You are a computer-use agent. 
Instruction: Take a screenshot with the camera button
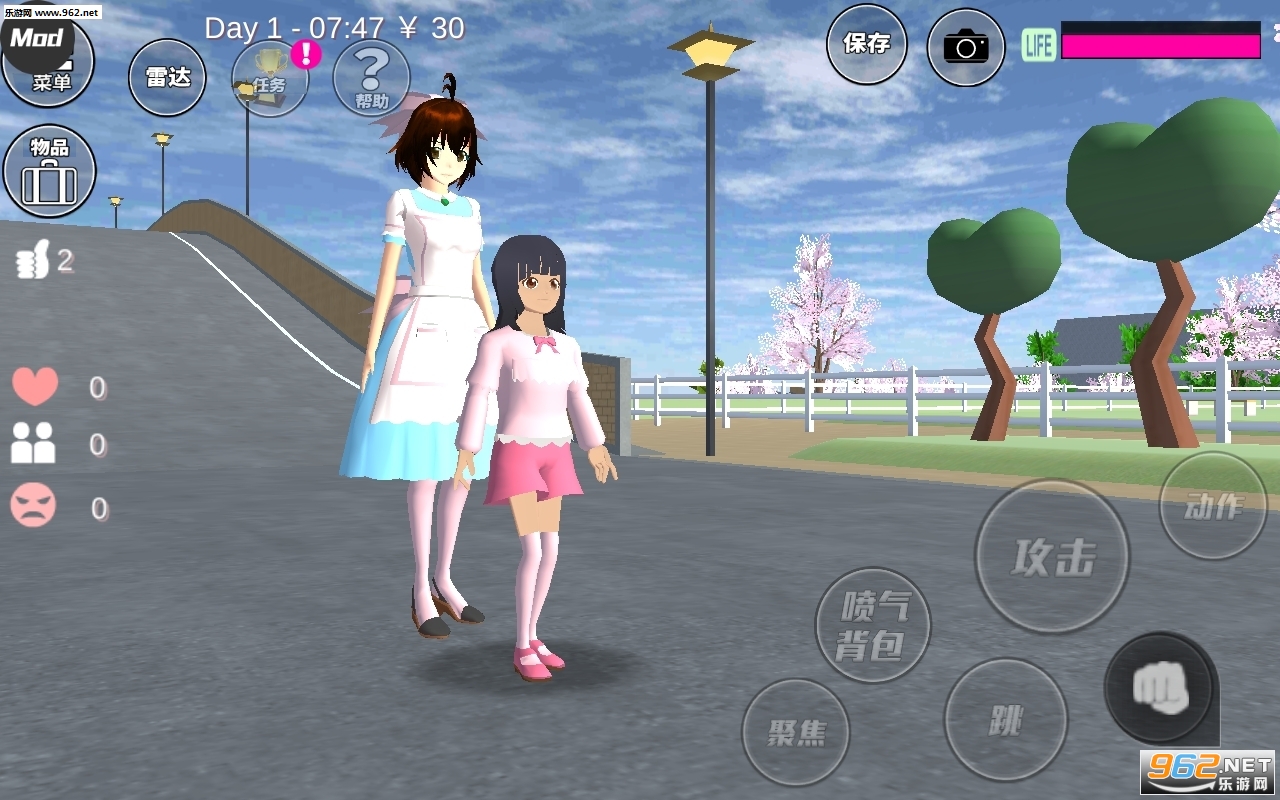(965, 46)
